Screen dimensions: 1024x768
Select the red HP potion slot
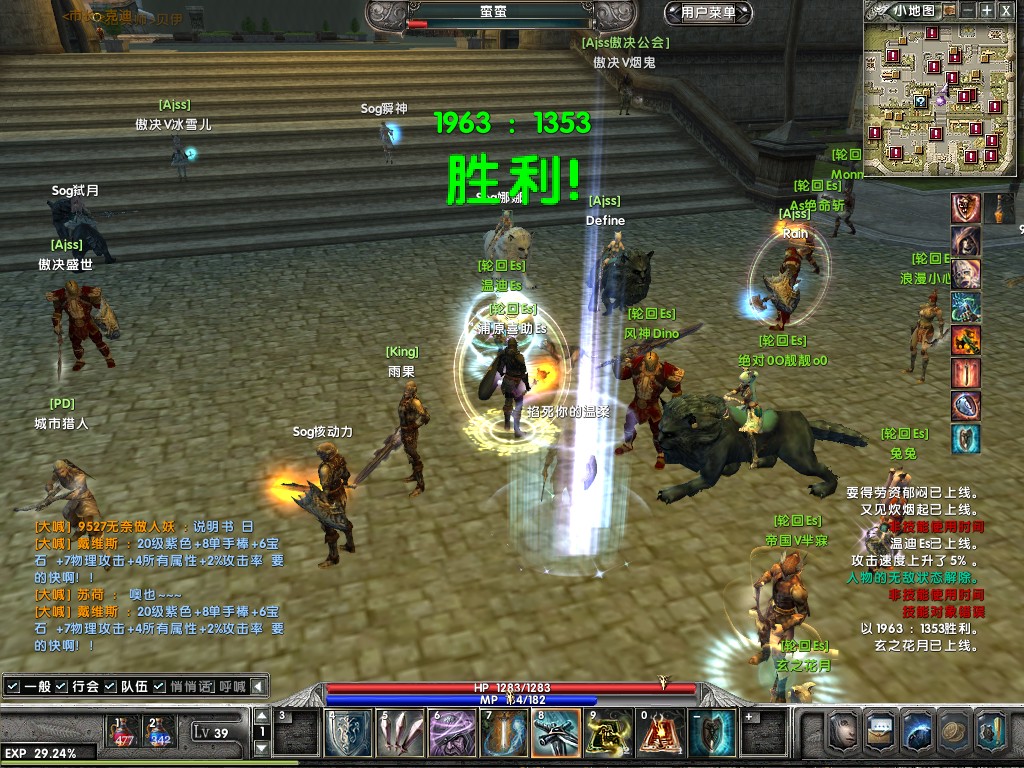(x=124, y=731)
